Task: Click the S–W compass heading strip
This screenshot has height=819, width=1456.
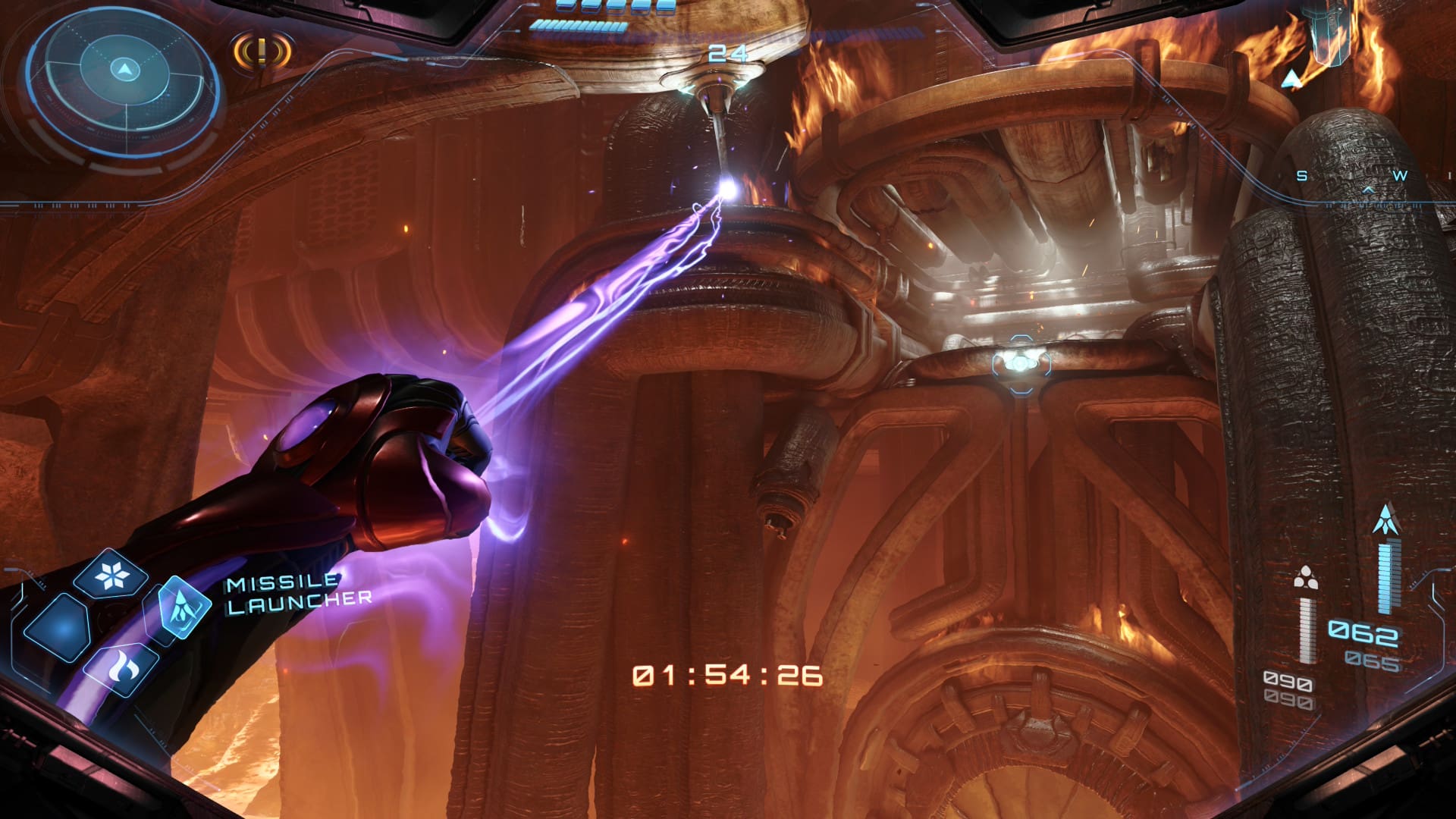Action: click(x=1351, y=178)
